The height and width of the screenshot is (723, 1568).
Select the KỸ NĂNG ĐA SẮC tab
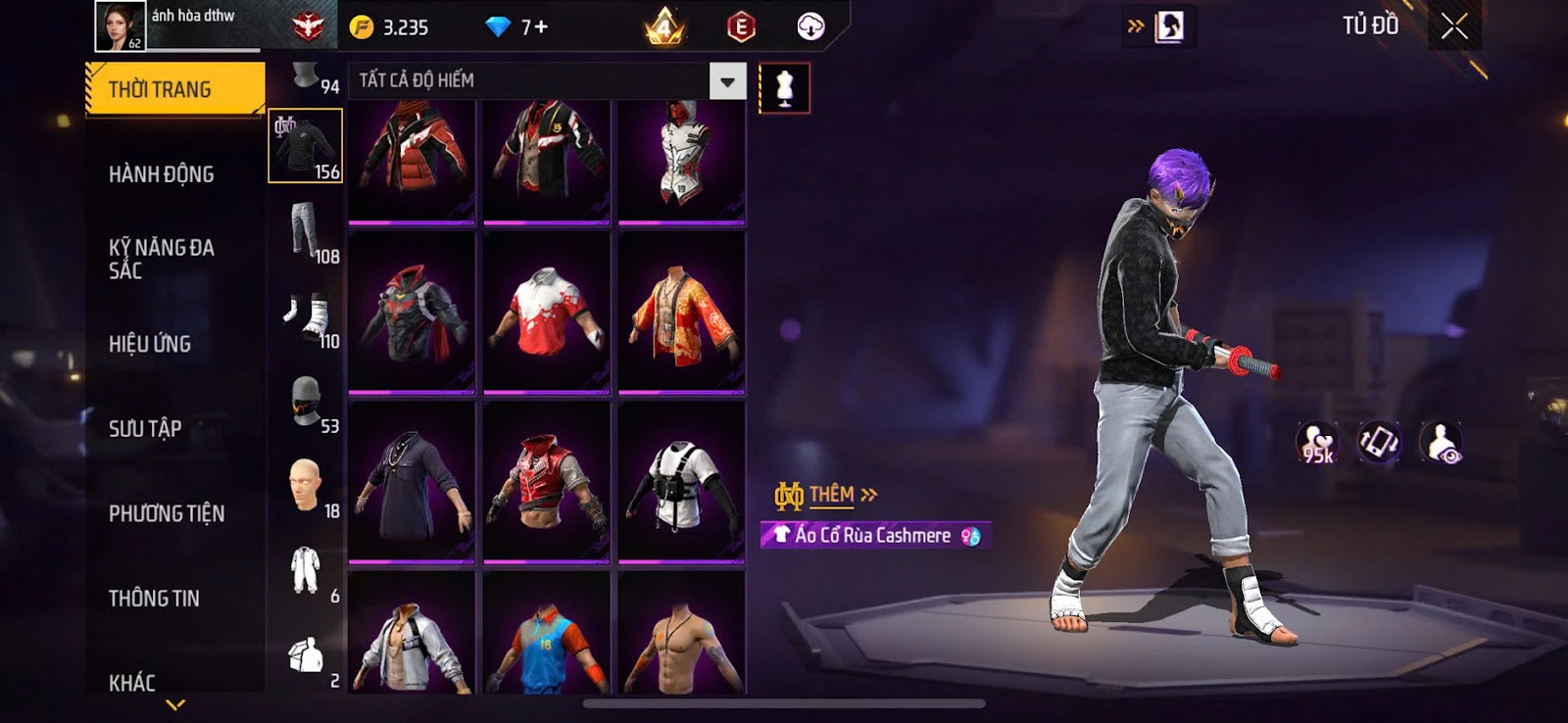(x=162, y=259)
